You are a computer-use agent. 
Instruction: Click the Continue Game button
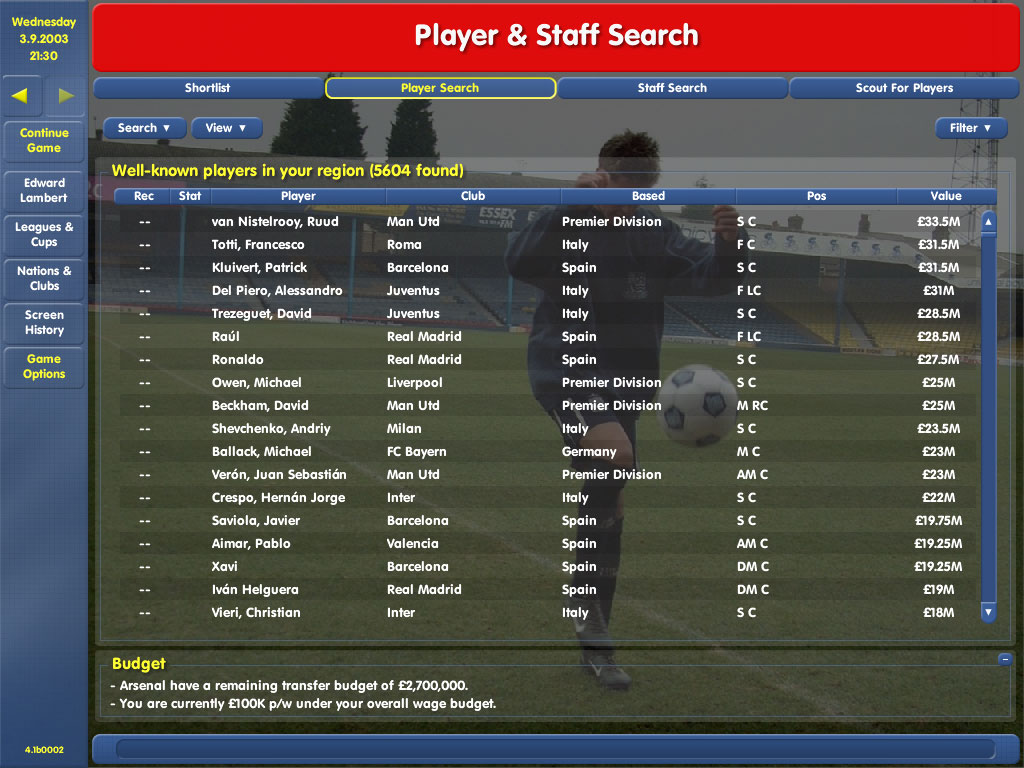44,140
